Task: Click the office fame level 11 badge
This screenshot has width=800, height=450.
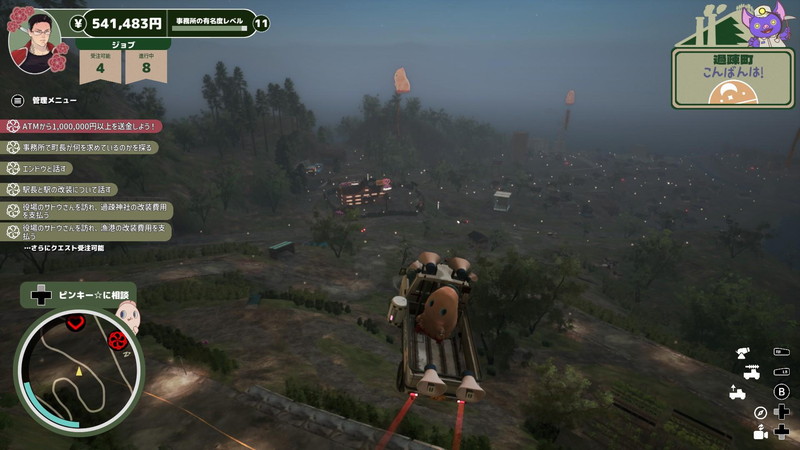Action: tap(261, 23)
